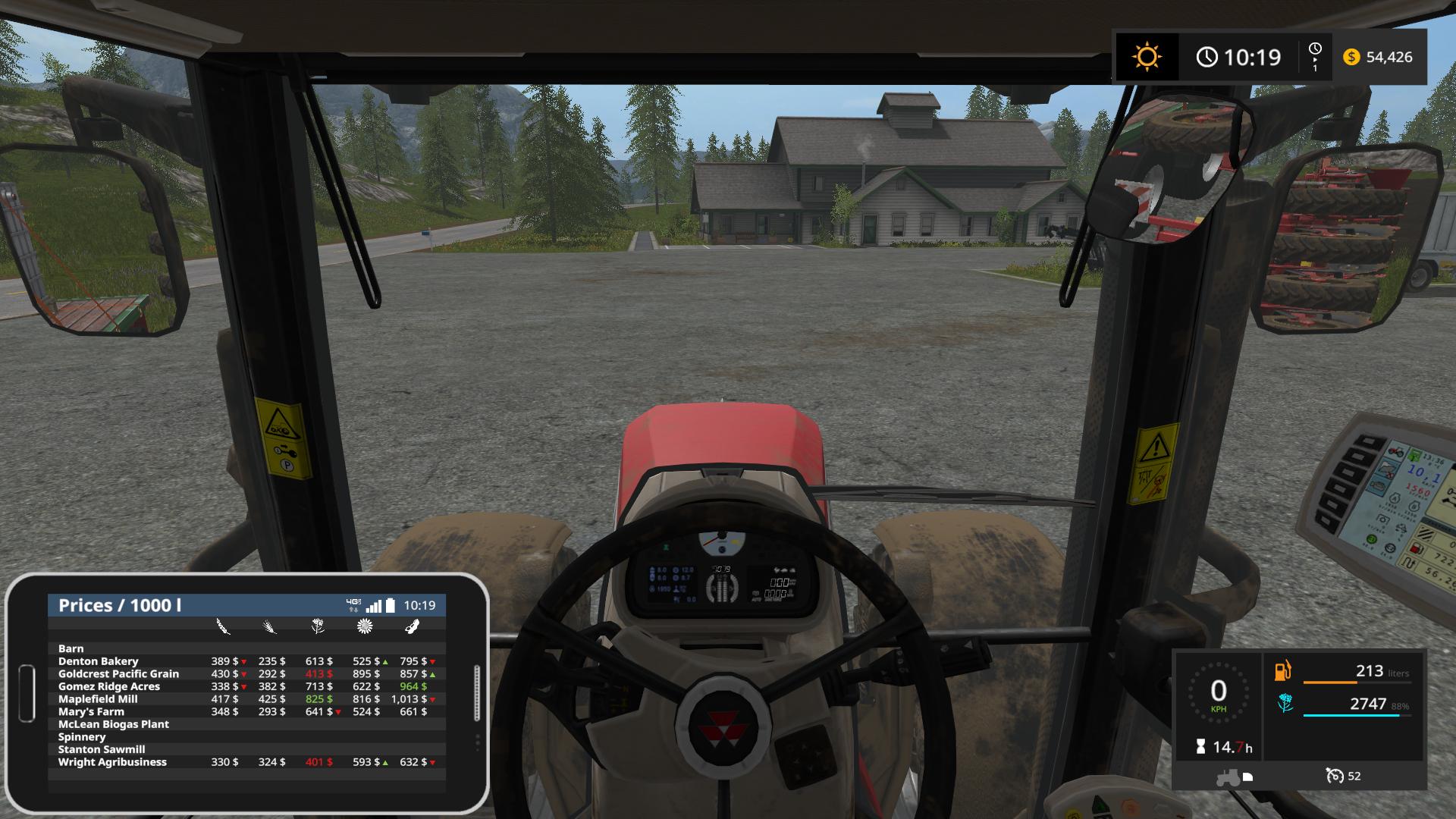Image resolution: width=1456 pixels, height=819 pixels.
Task: Click the time scale clock icon
Action: tap(1315, 56)
